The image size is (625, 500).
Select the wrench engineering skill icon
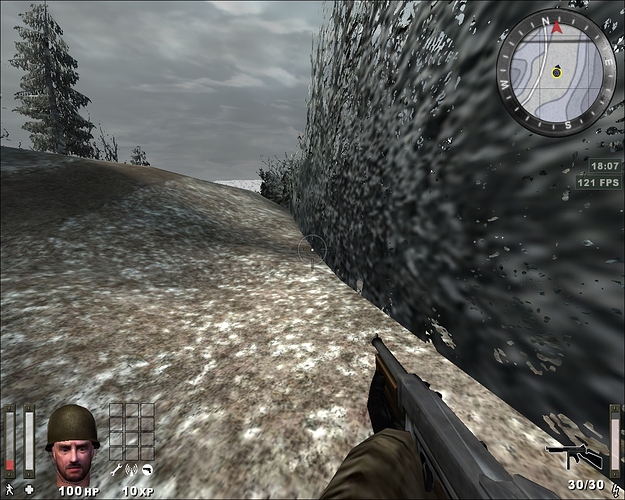pyautogui.click(x=116, y=469)
